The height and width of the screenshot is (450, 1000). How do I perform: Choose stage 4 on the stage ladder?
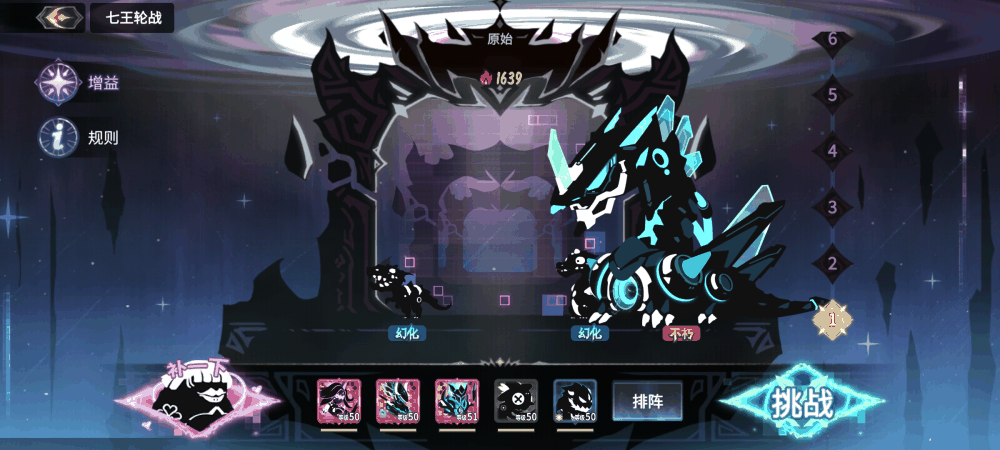tap(832, 151)
